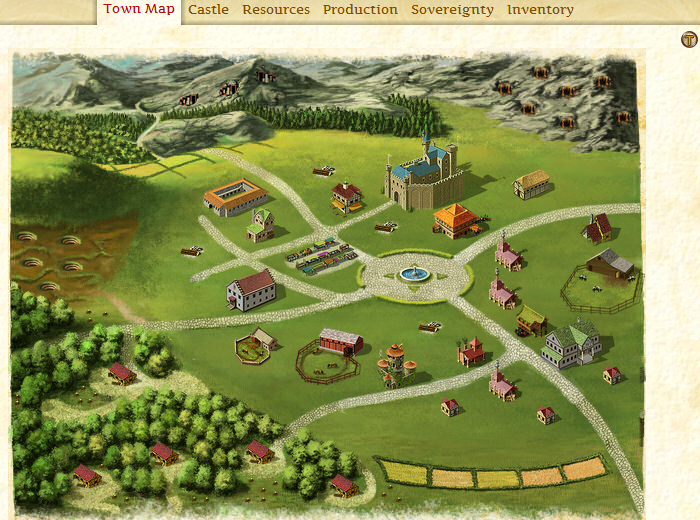The height and width of the screenshot is (520, 700).
Task: Select the Town Map tab
Action: tap(139, 10)
